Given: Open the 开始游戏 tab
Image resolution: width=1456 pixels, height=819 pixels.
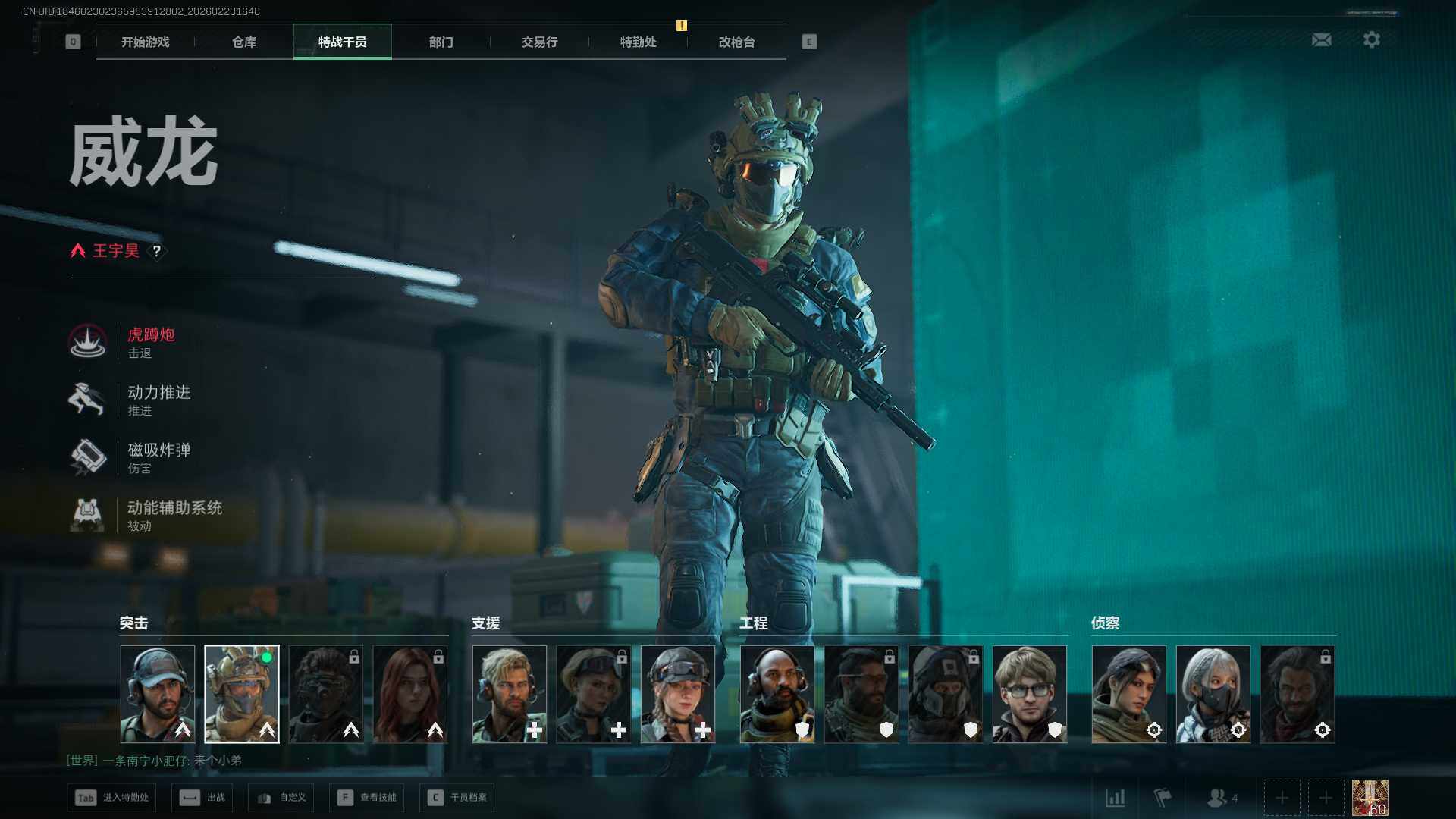Looking at the screenshot, I should pyautogui.click(x=145, y=42).
